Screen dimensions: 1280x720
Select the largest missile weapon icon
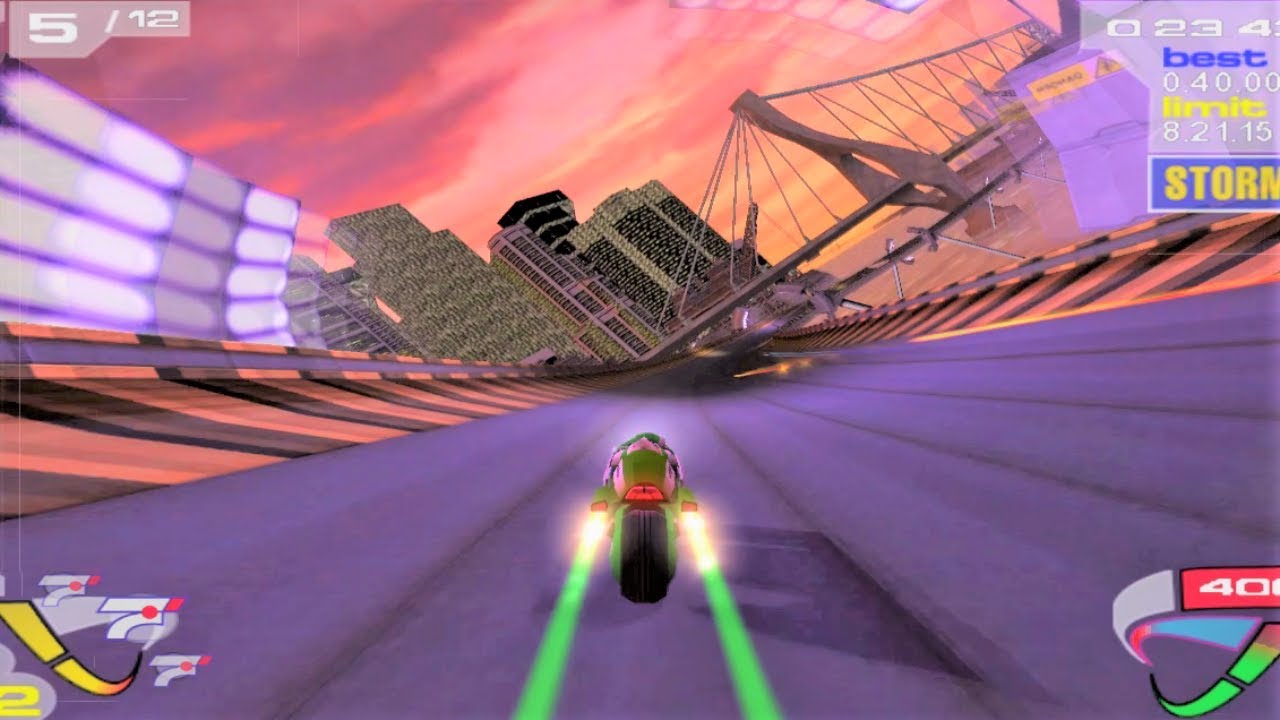[x=142, y=615]
